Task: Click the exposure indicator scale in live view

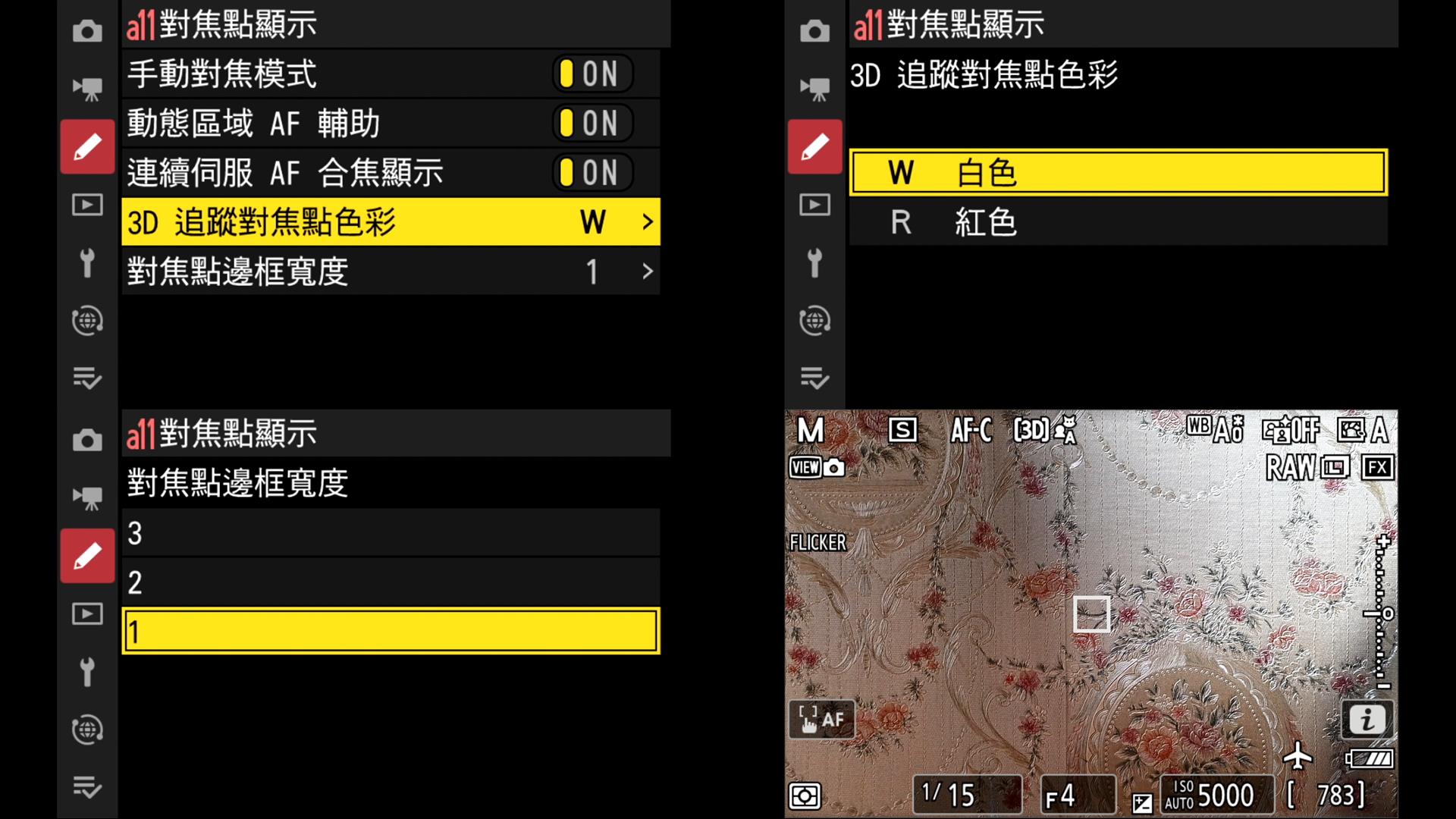Action: 1382,614
